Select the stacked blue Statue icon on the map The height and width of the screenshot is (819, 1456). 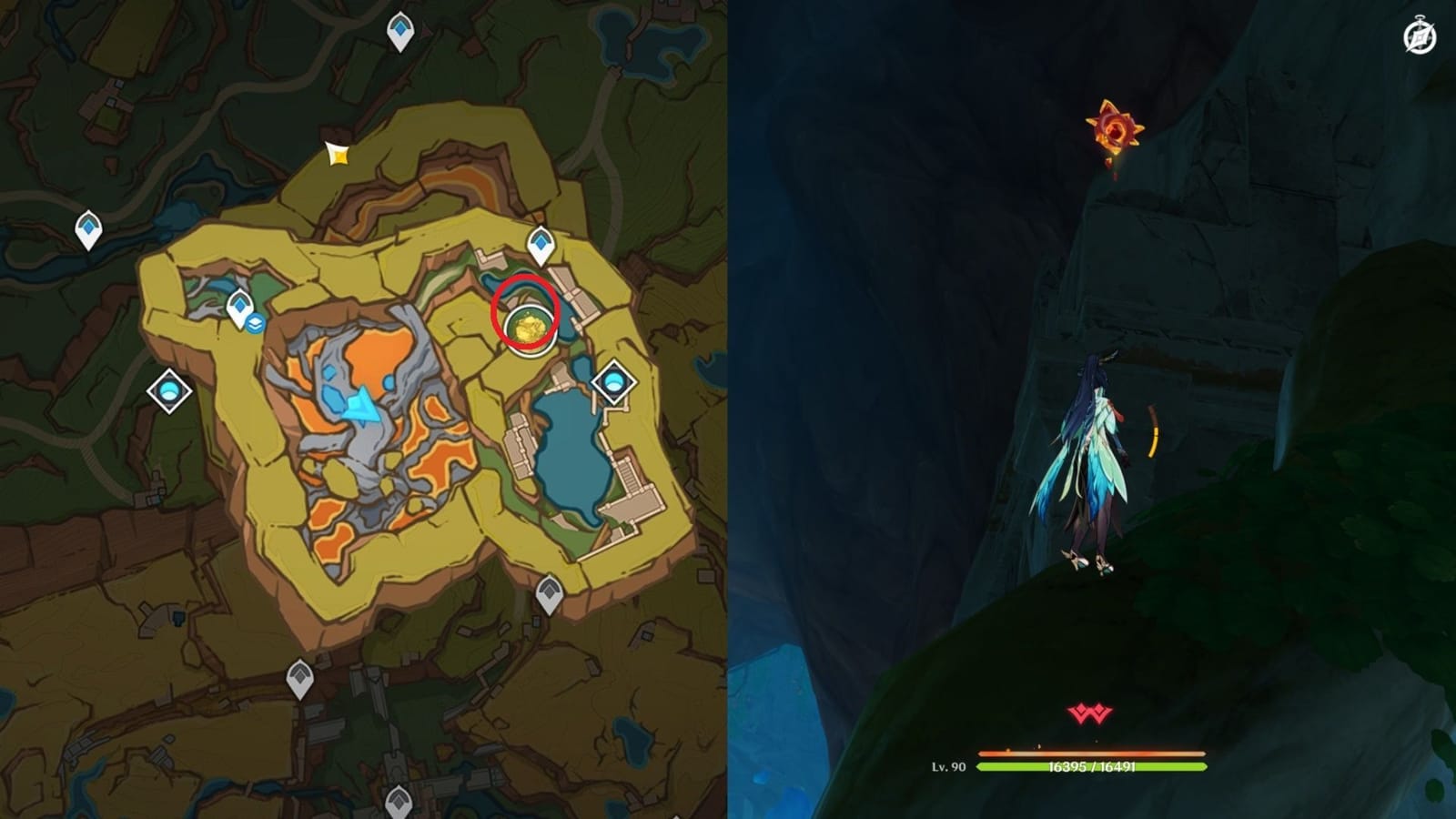pyautogui.click(x=256, y=320)
